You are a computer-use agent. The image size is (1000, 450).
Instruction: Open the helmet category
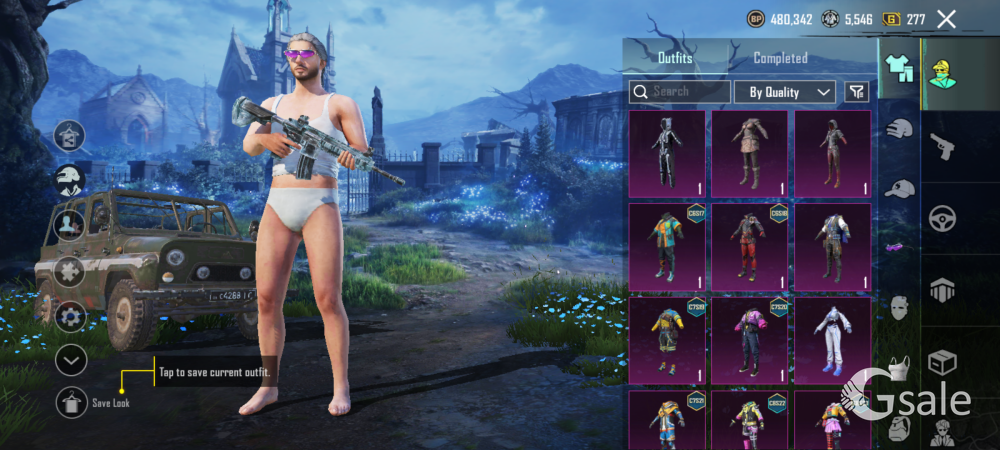(x=900, y=128)
